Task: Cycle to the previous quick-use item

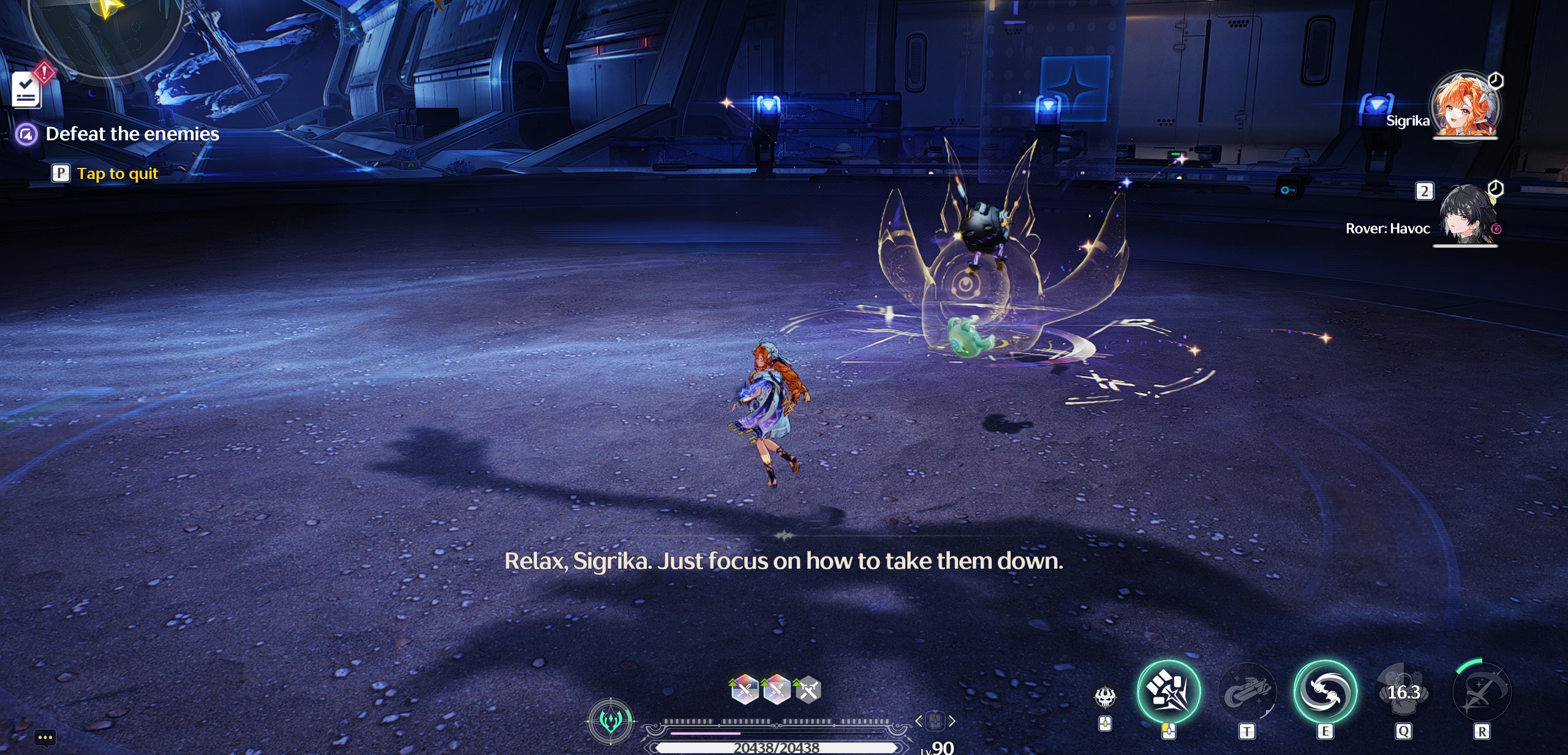Action: tap(918, 721)
